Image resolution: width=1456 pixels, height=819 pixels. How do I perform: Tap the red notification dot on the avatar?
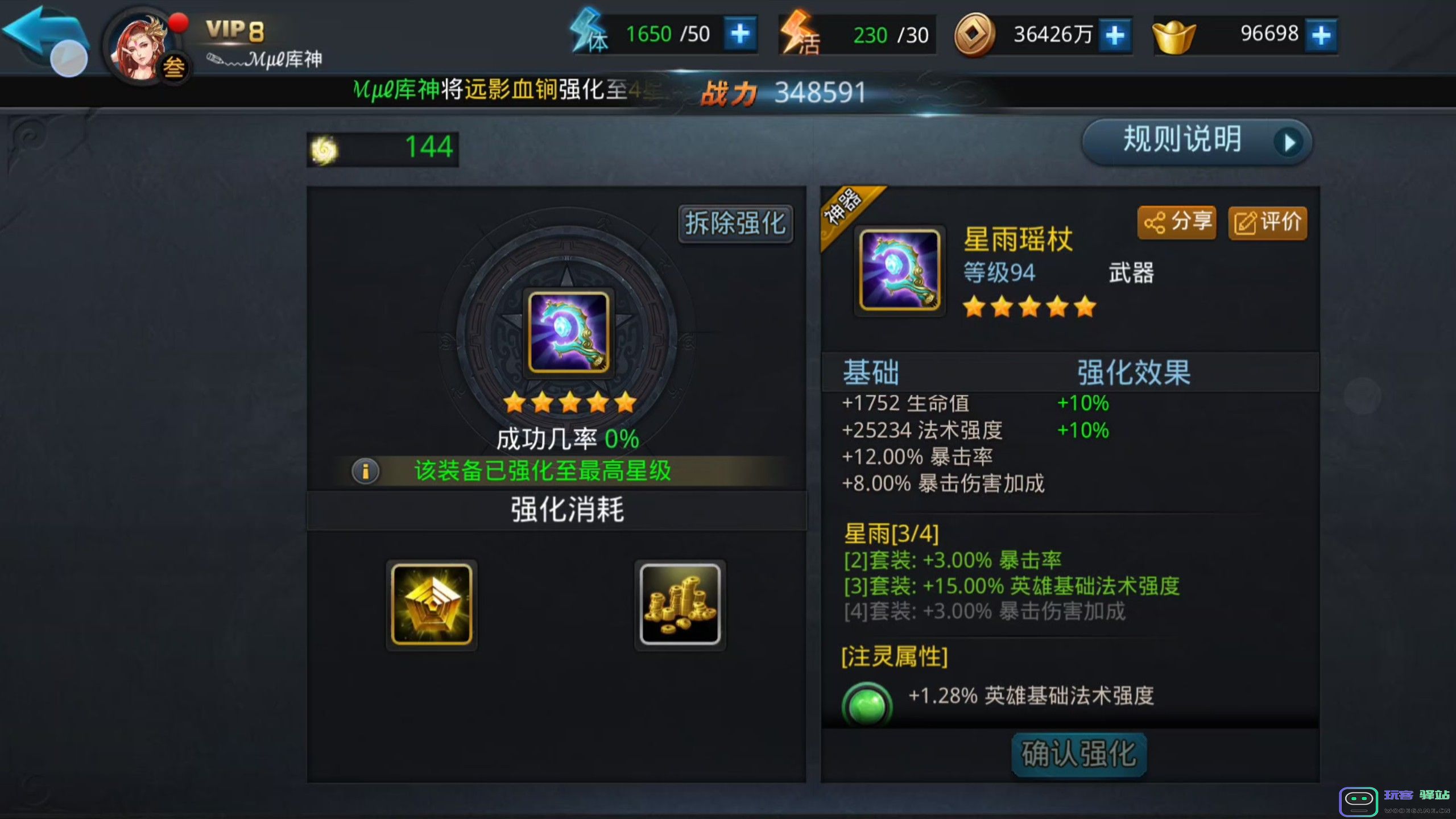coord(177,23)
